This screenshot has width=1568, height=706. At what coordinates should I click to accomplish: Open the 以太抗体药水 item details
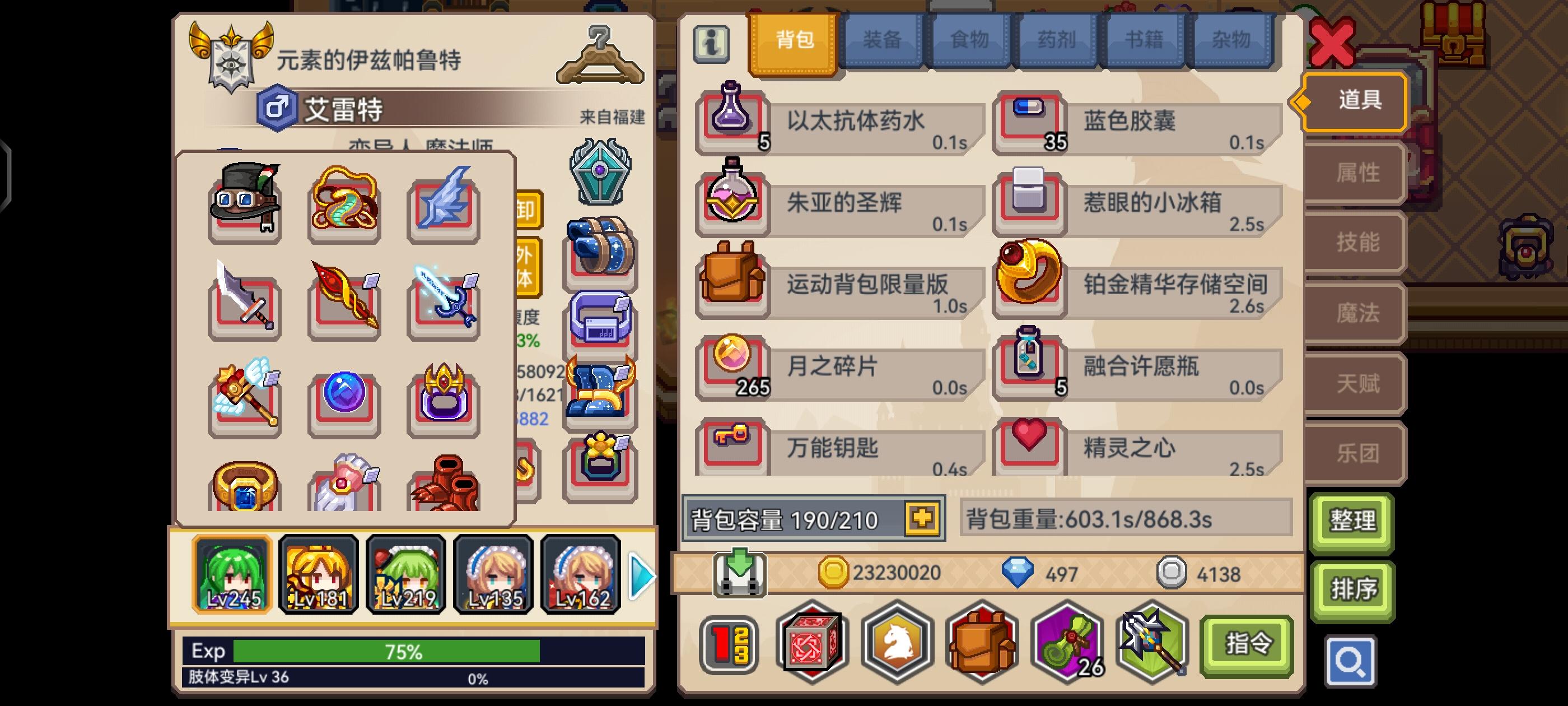click(840, 122)
